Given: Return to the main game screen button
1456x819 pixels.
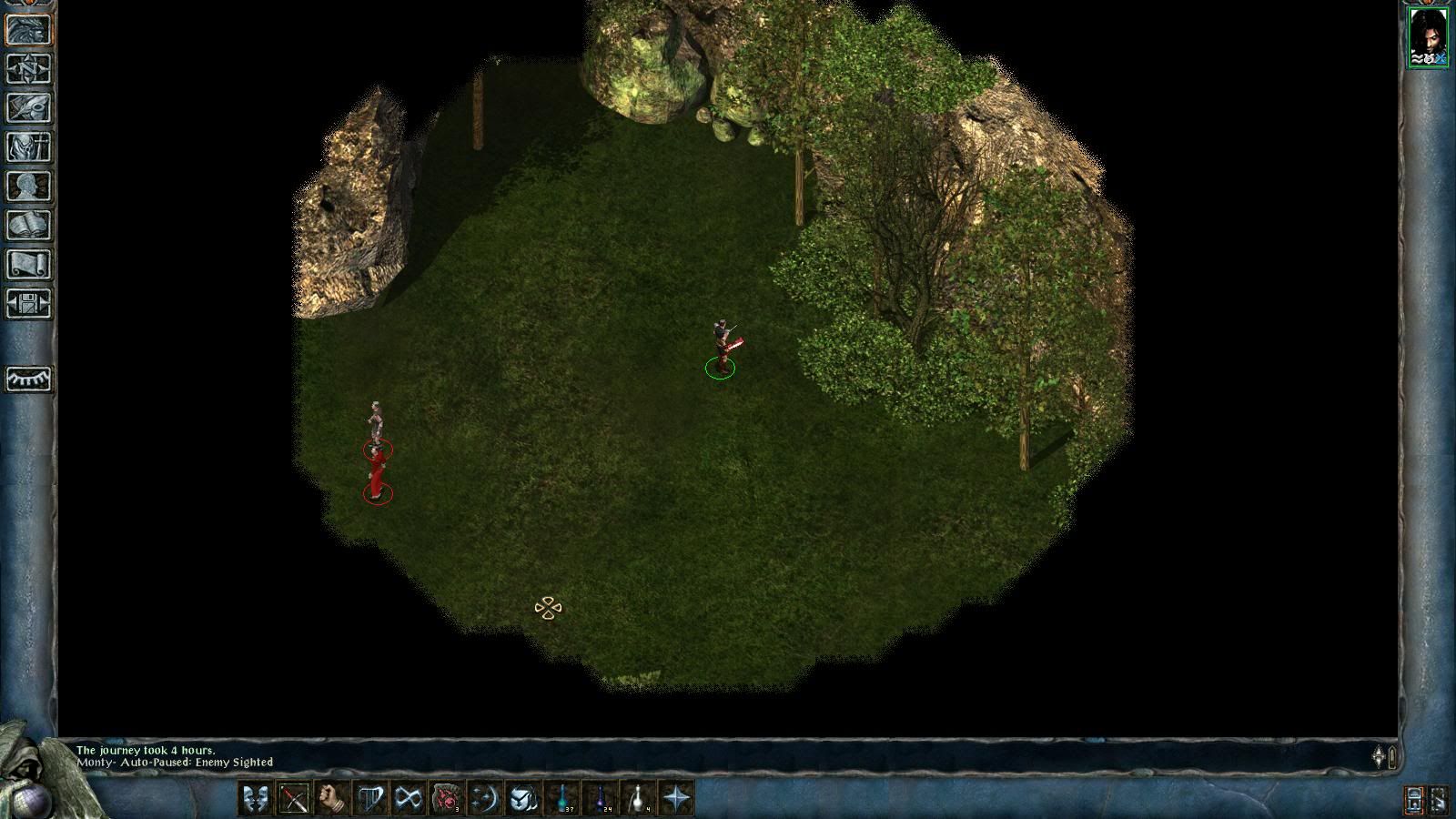Looking at the screenshot, I should [28, 30].
